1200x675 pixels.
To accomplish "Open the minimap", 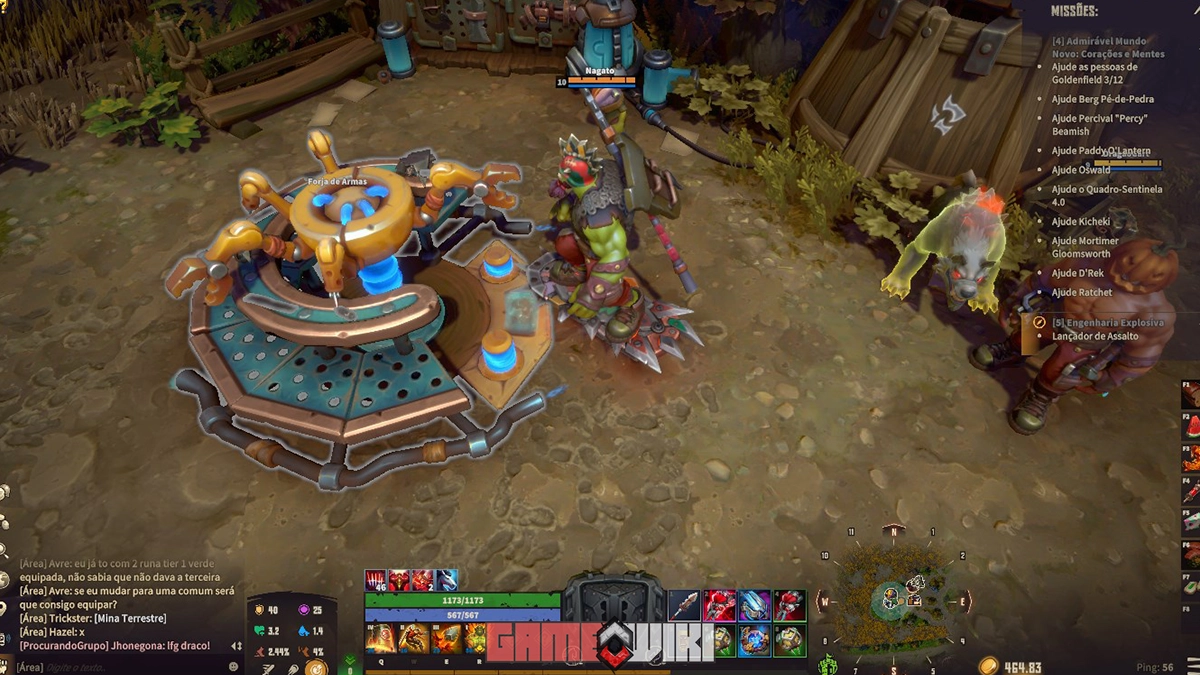I will (x=894, y=598).
